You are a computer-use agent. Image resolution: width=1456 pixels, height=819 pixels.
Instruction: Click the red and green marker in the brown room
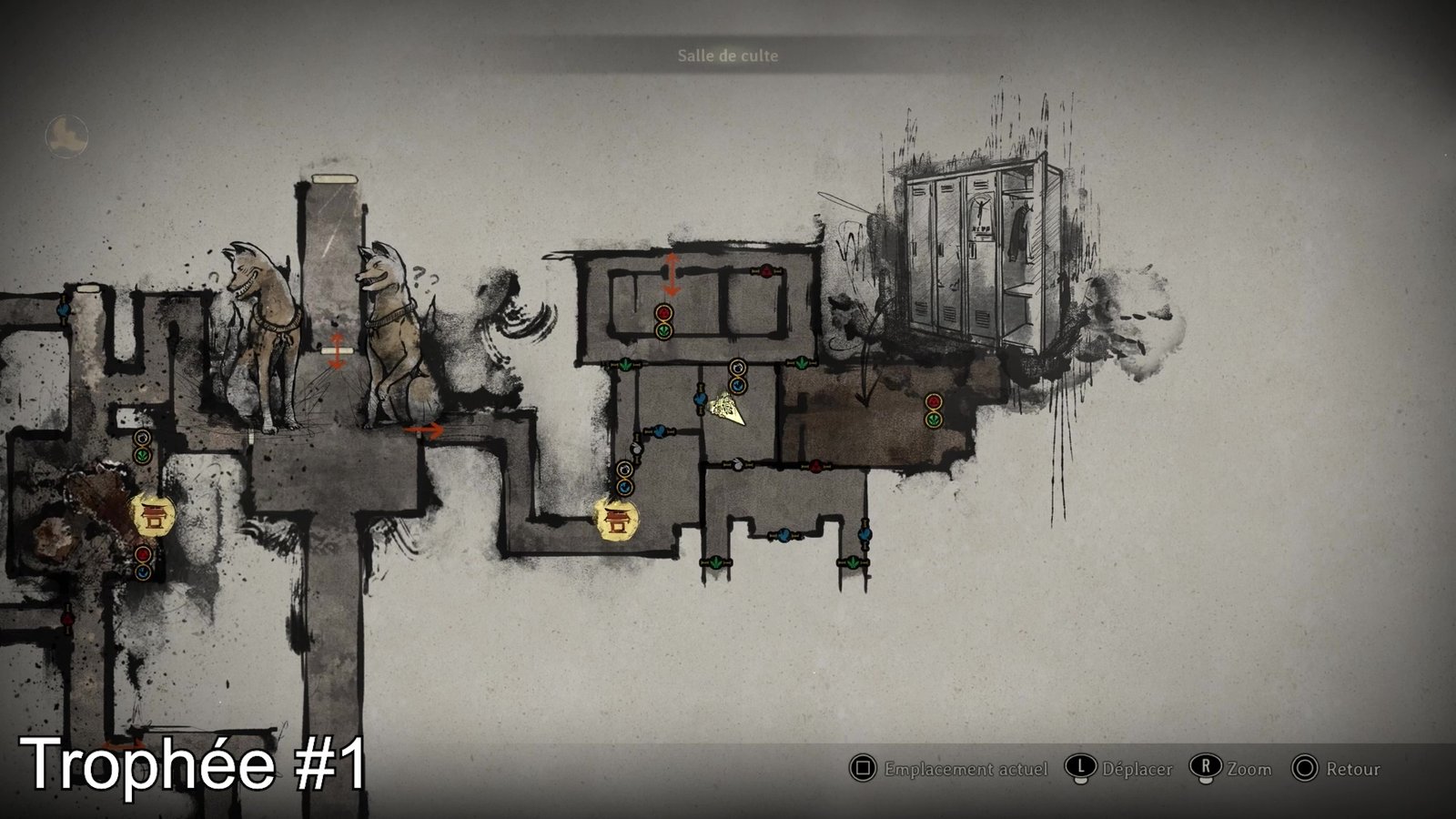(933, 410)
